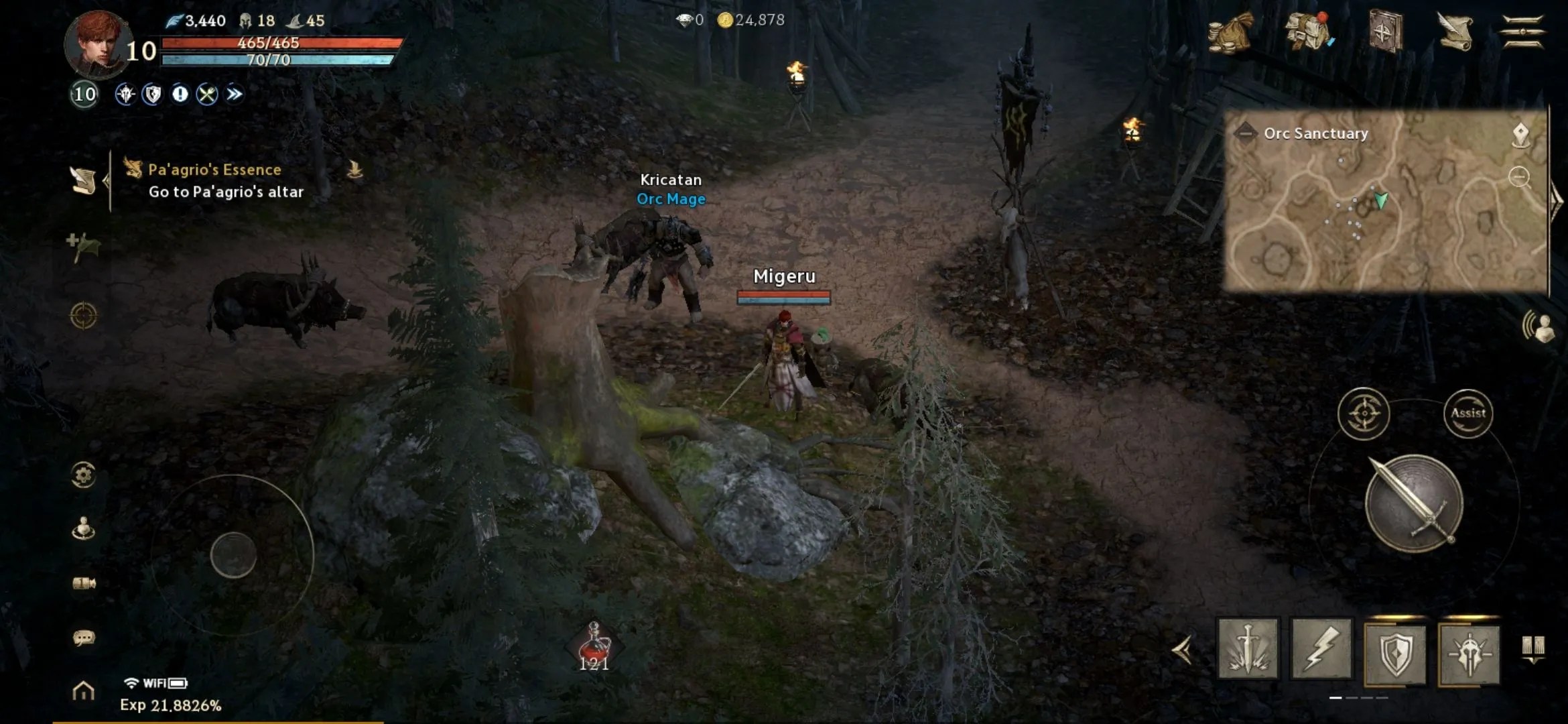
Task: Open the gear settings icon
Action: [83, 475]
